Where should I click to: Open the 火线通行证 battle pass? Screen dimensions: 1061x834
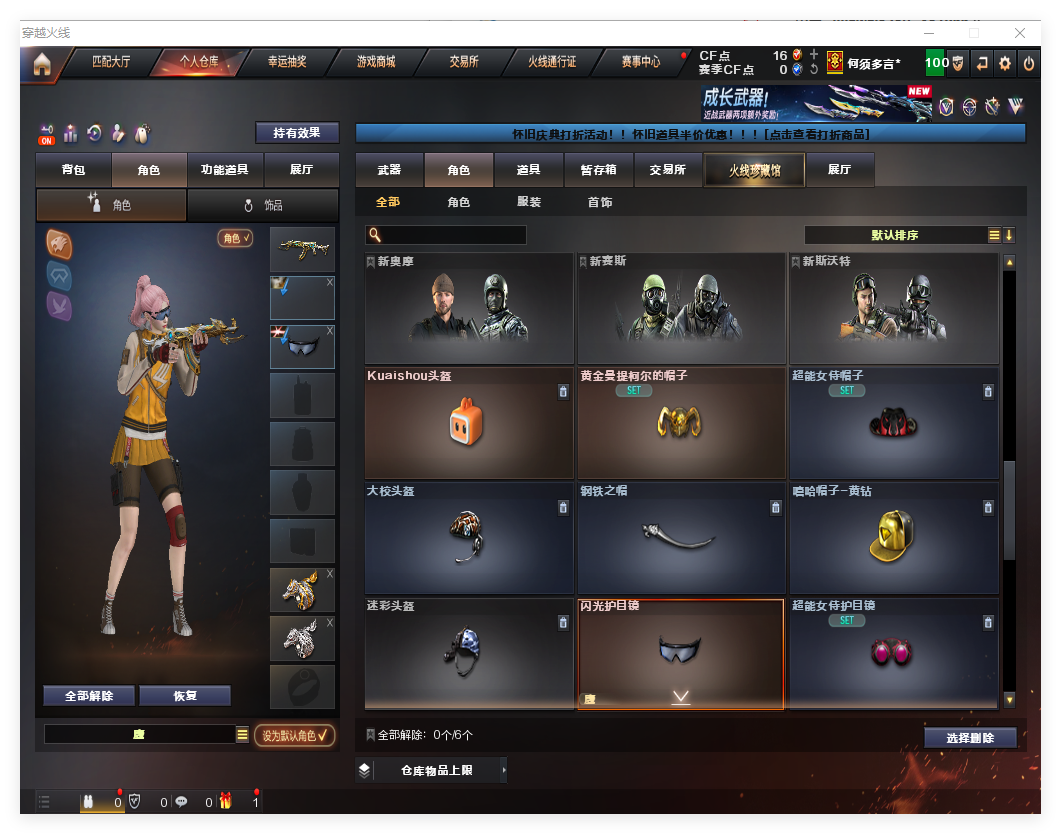point(552,62)
